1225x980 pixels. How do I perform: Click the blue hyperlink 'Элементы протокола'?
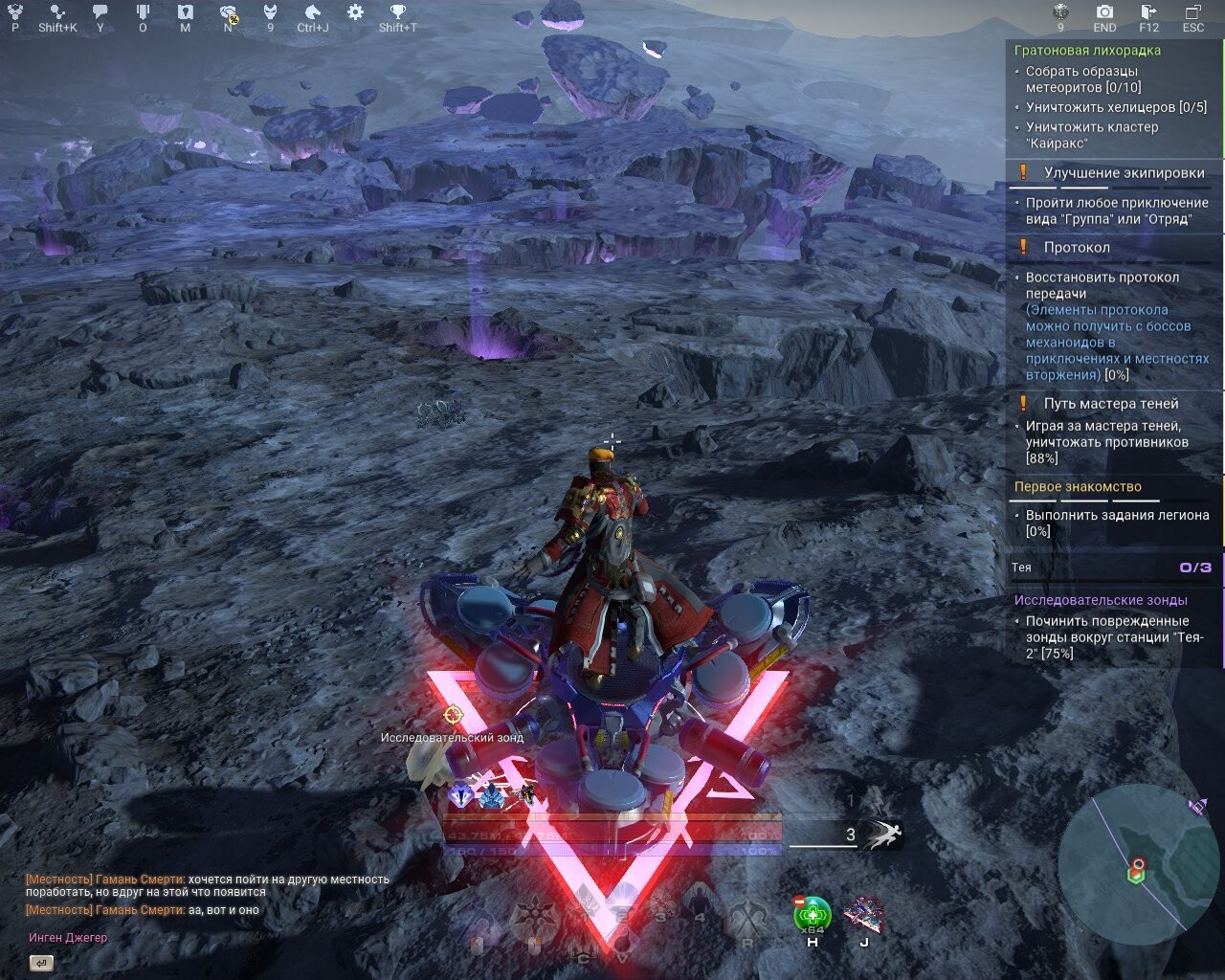click(x=1098, y=309)
